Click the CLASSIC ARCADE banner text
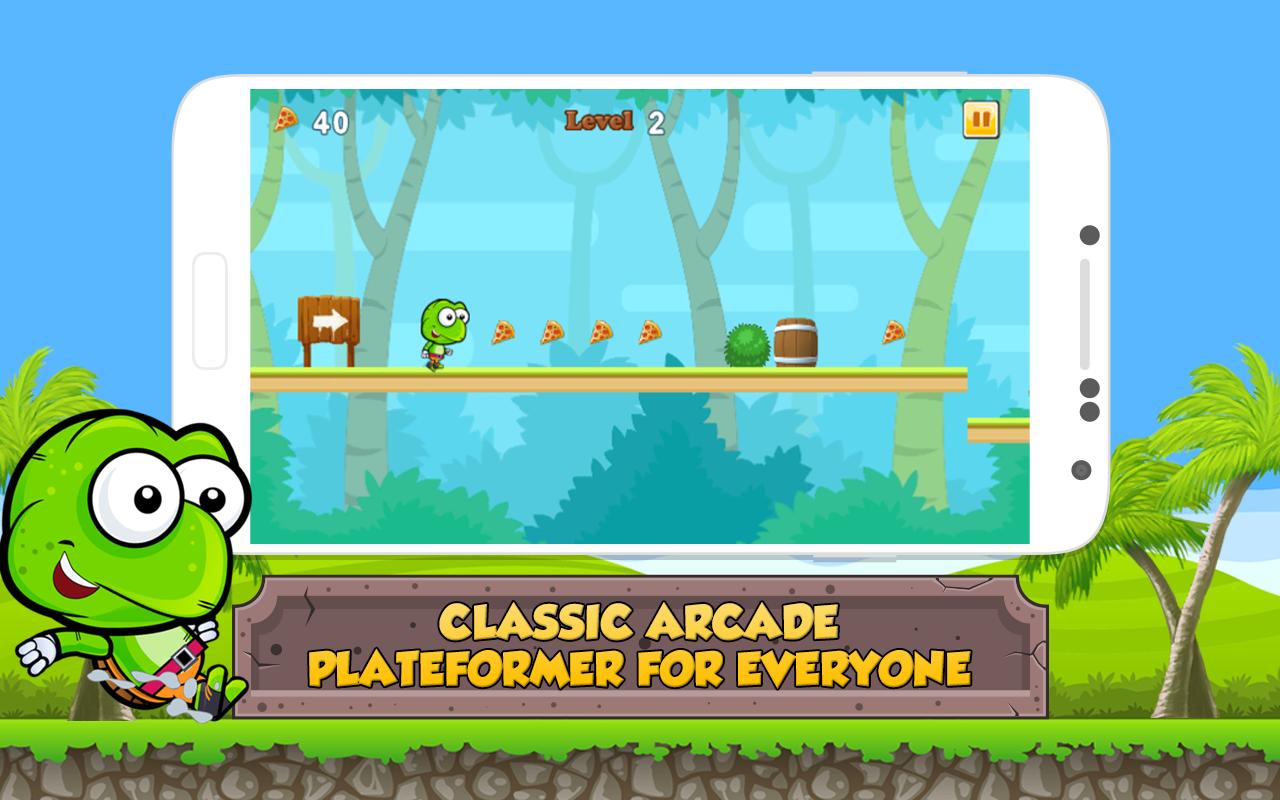Screen dimensions: 1280x800 point(640,621)
